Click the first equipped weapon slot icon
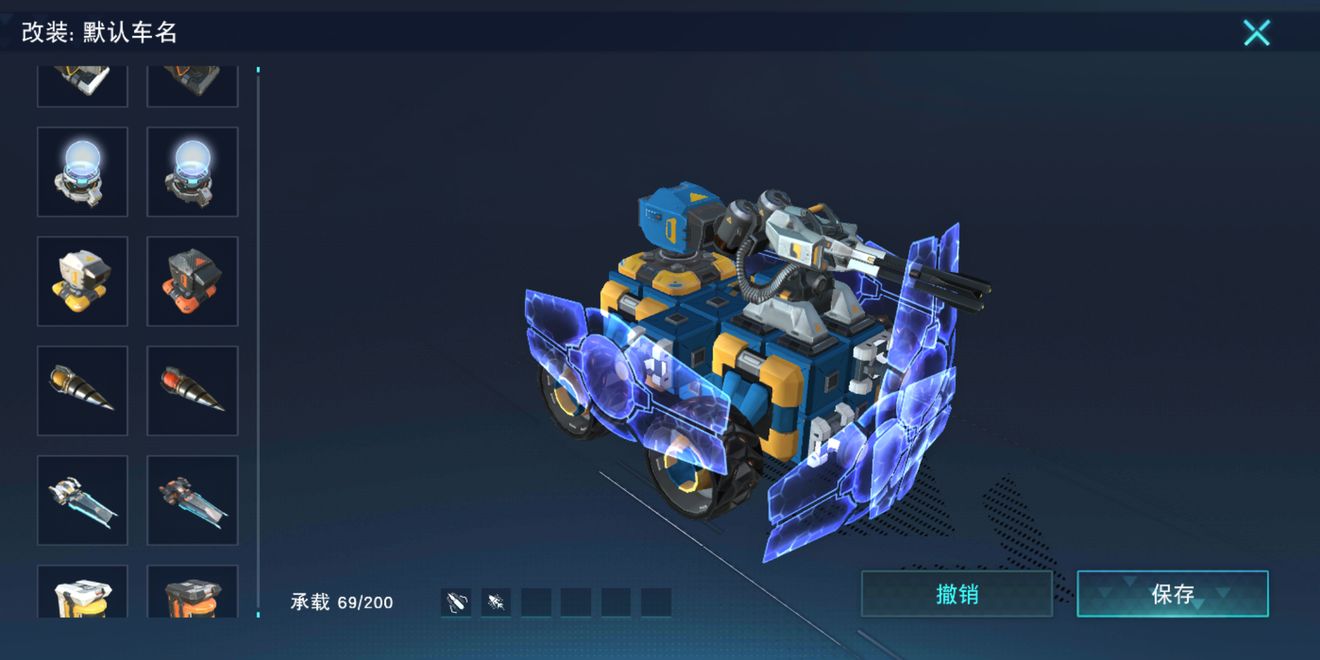1320x660 pixels. click(456, 602)
